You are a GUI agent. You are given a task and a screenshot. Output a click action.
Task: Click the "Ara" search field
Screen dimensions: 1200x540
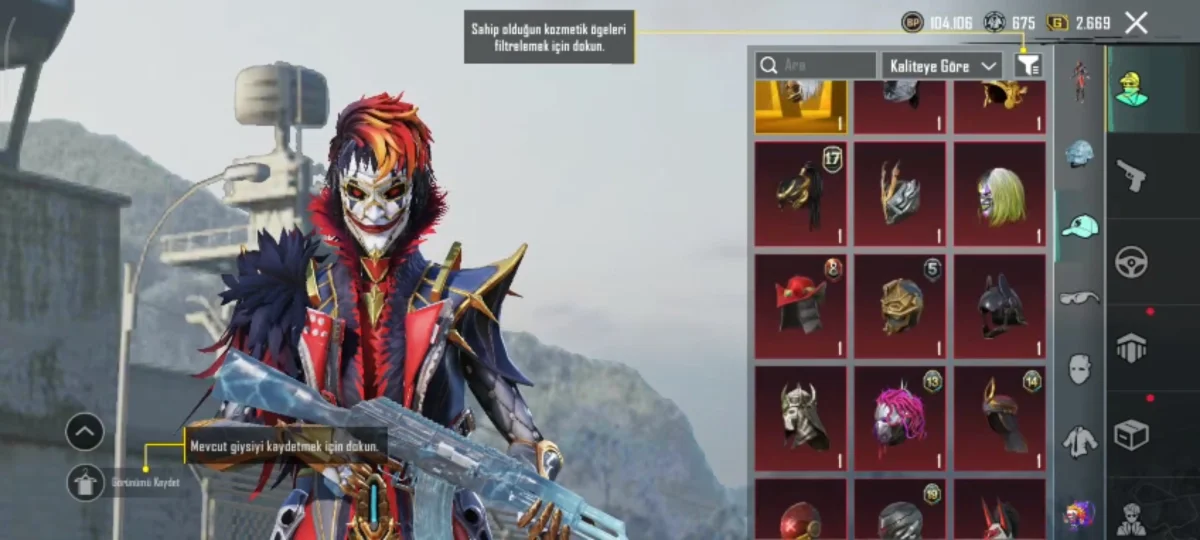coord(816,66)
